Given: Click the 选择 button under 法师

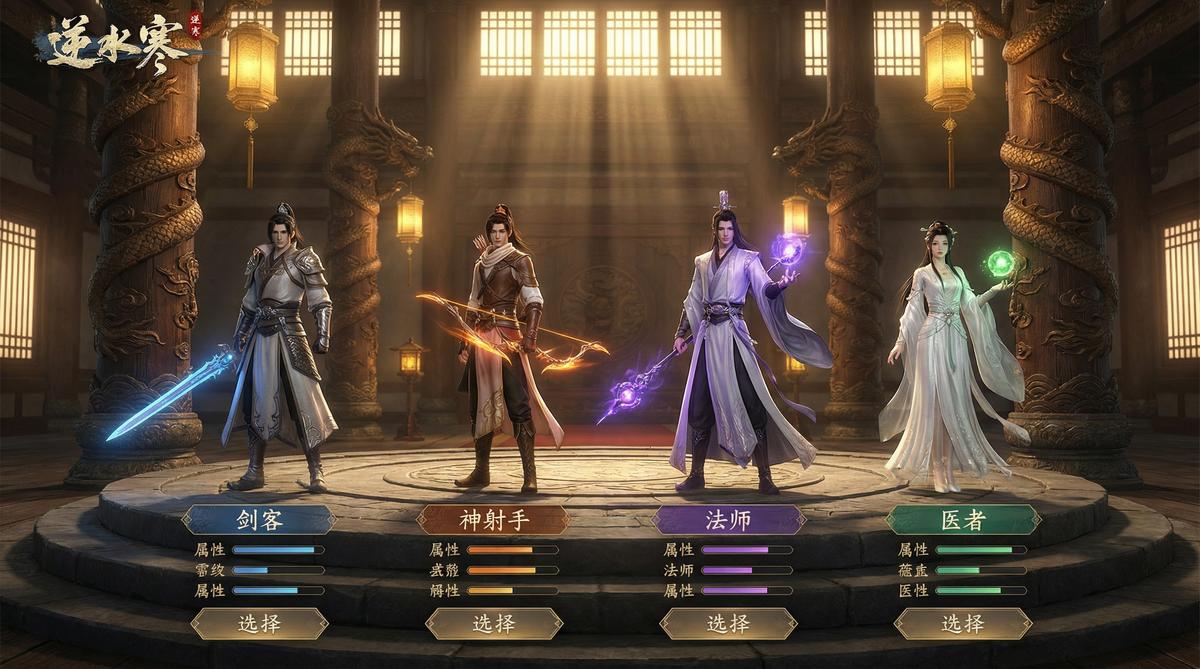Looking at the screenshot, I should [x=728, y=624].
